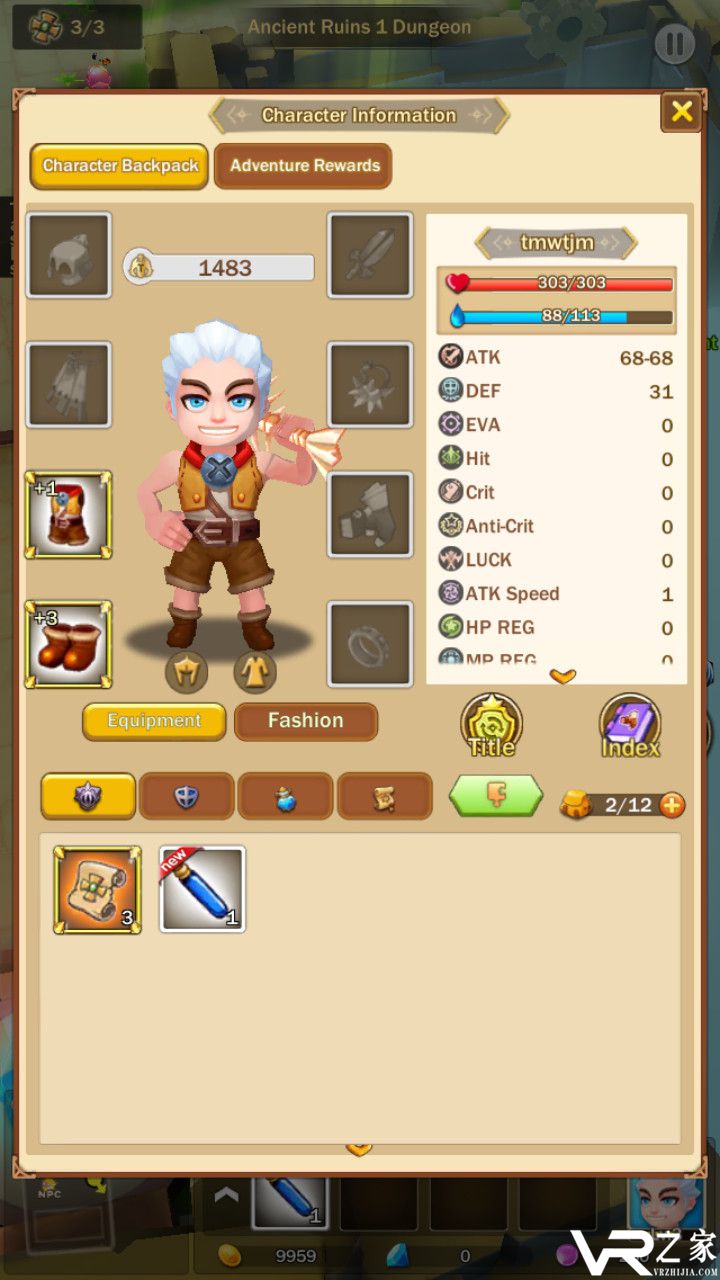Expand backpack capacity with plus button
Viewport: 720px width, 1280px height.
tap(673, 805)
